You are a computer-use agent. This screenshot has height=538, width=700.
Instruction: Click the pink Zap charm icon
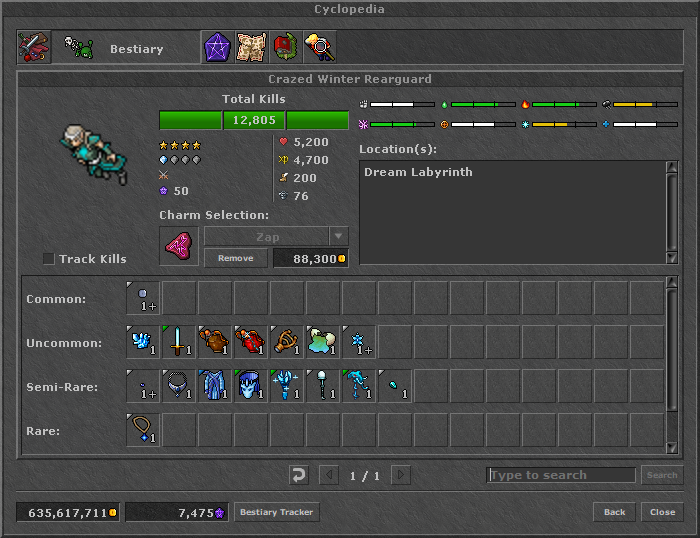(x=179, y=245)
